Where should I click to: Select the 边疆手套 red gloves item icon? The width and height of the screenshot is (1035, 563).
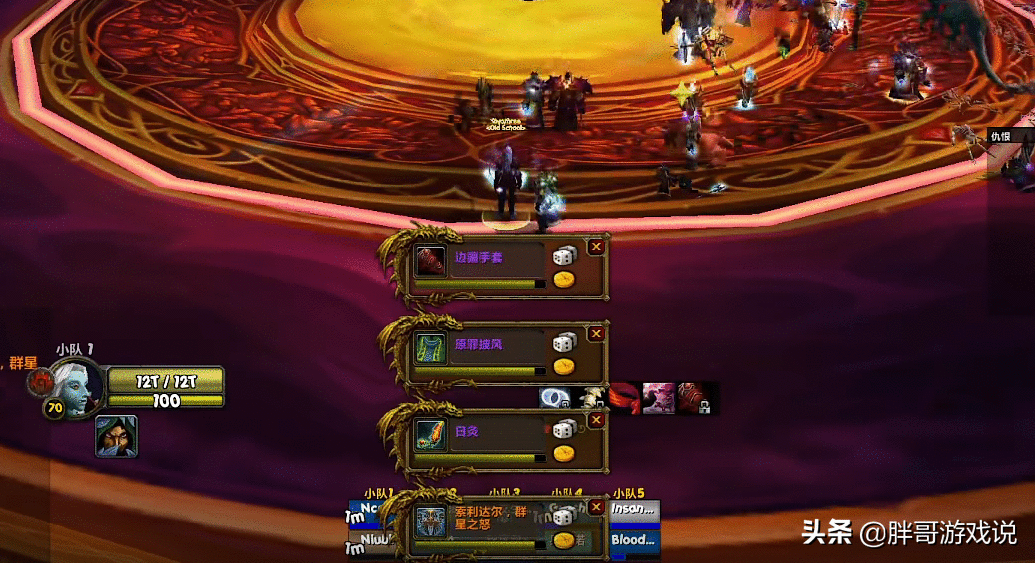430,261
